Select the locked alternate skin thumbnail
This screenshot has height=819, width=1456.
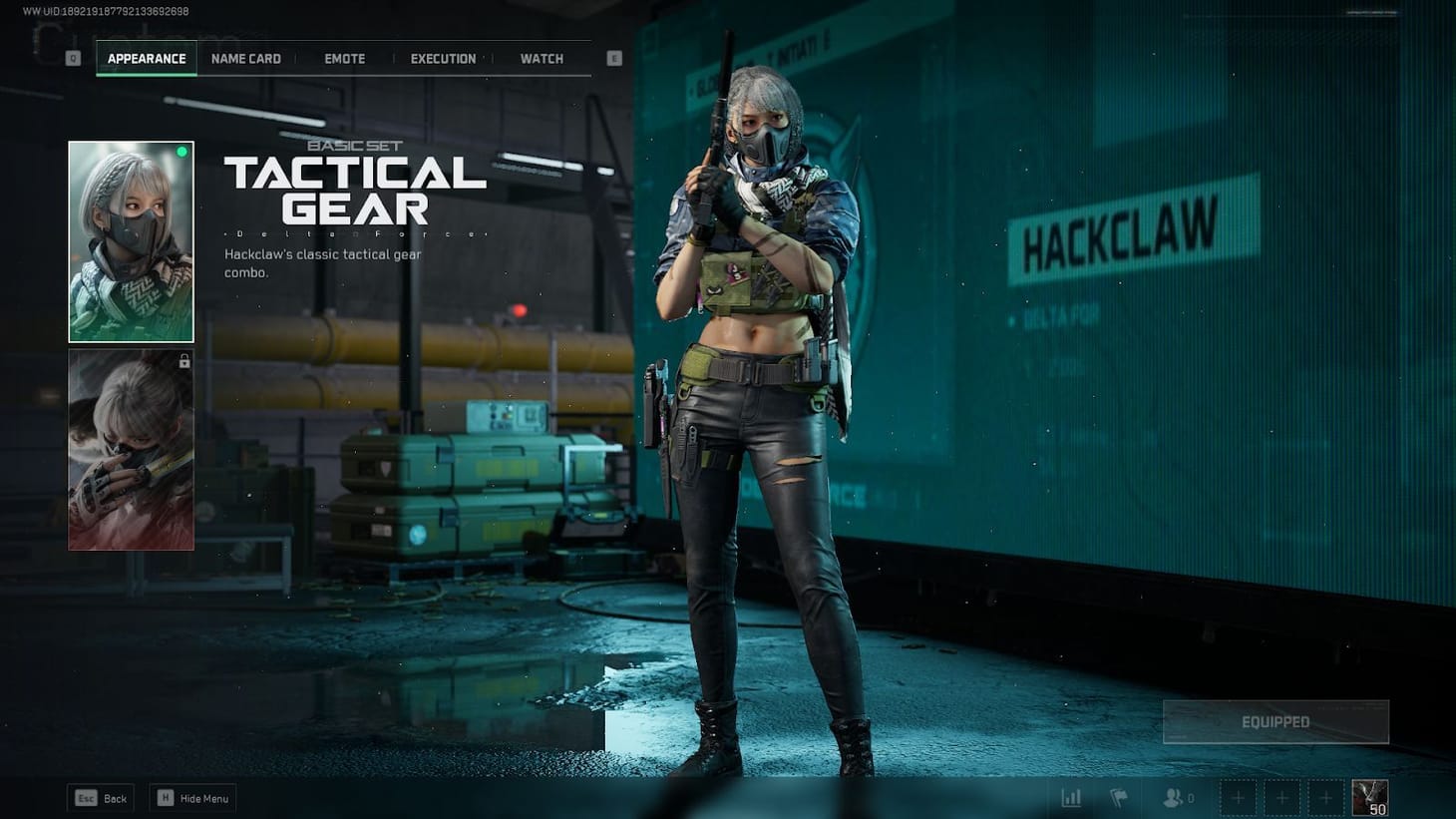(131, 450)
